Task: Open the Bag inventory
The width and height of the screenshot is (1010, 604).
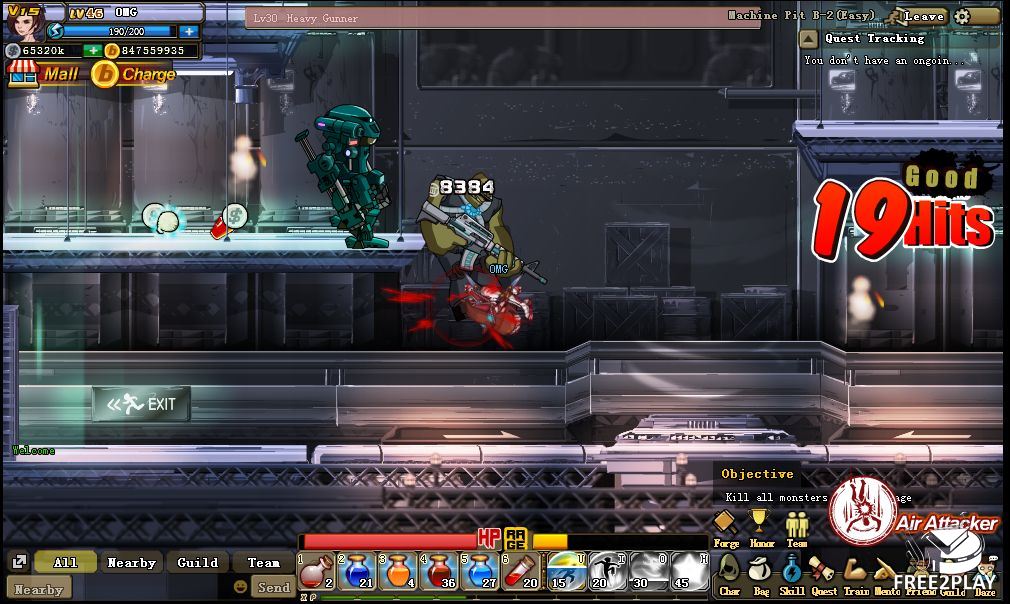Action: (x=760, y=573)
